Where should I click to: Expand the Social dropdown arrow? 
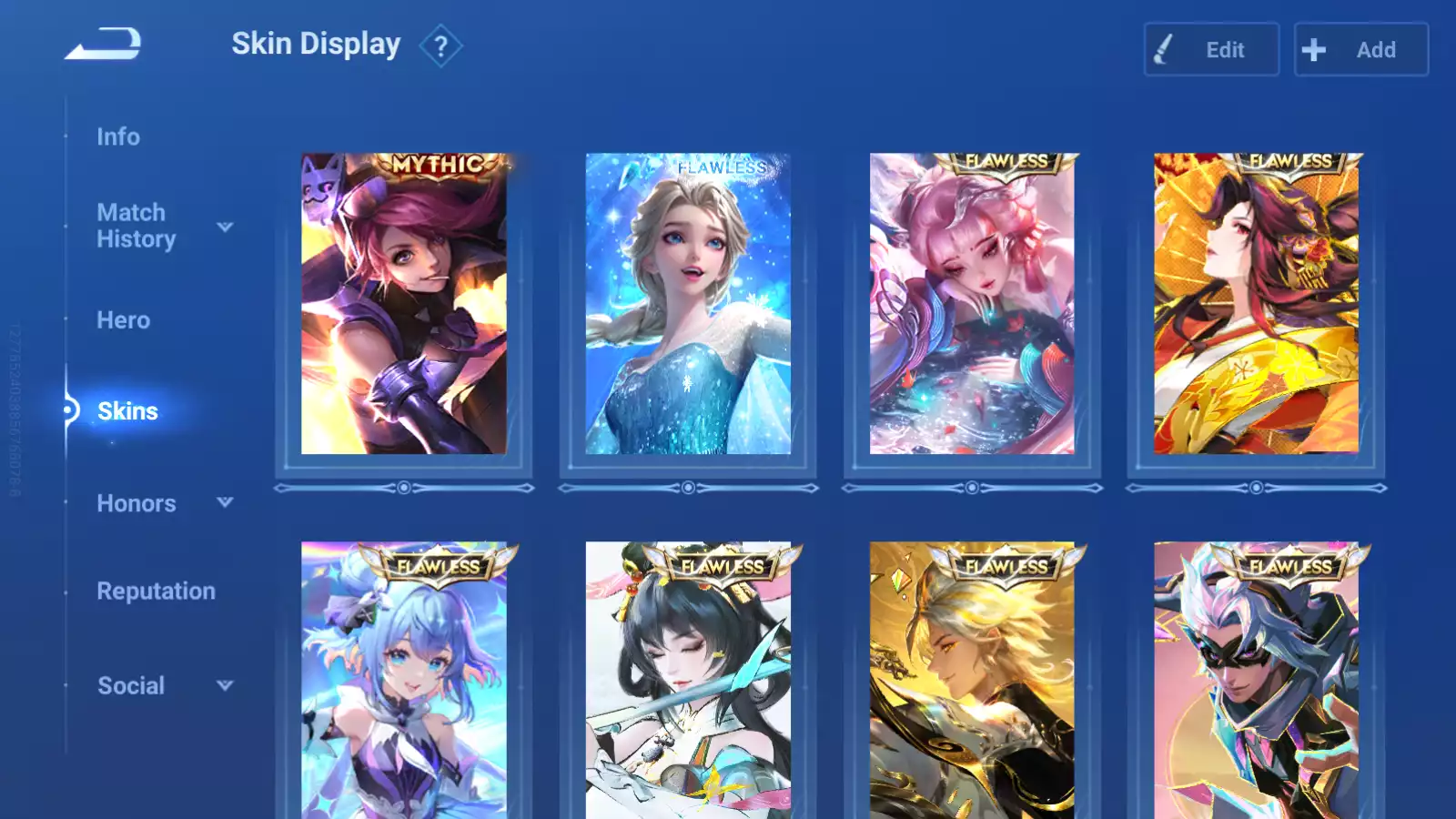[225, 685]
